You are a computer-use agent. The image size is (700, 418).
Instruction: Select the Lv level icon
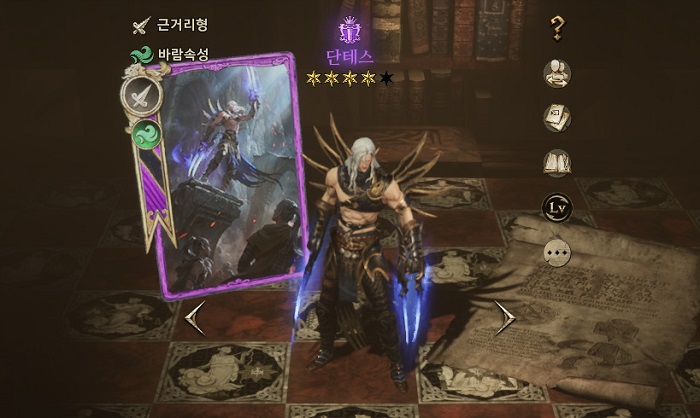[x=558, y=208]
